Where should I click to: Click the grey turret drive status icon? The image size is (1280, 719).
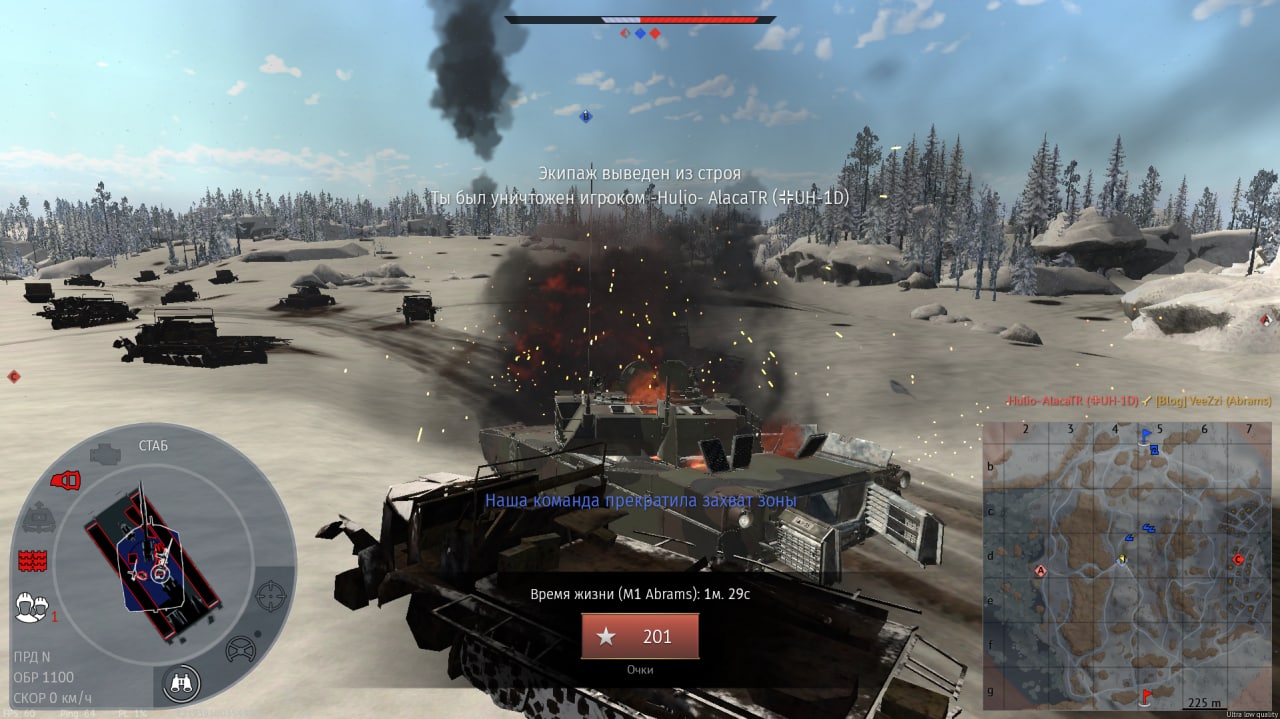pos(39,517)
